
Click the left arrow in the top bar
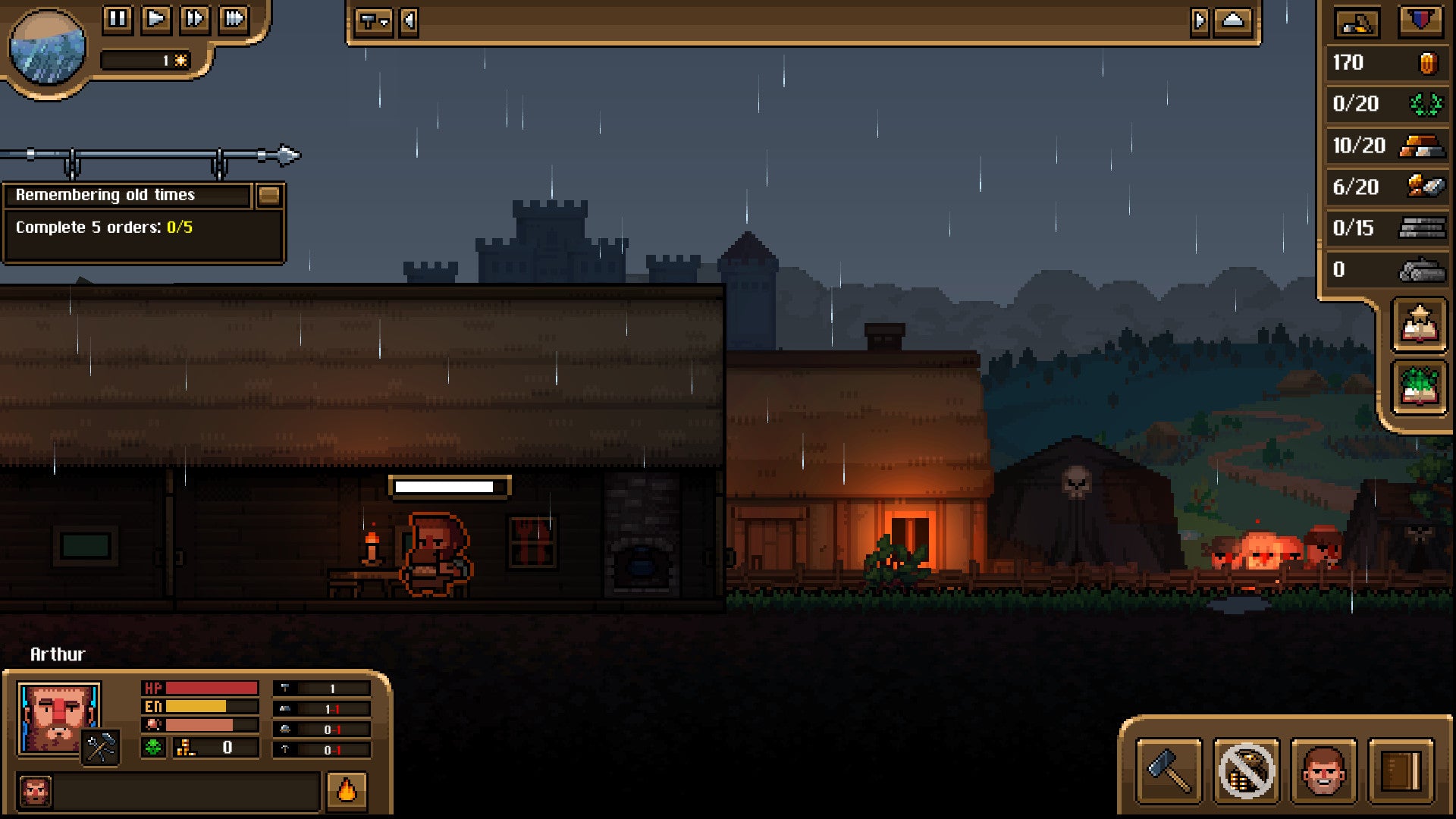click(x=409, y=21)
